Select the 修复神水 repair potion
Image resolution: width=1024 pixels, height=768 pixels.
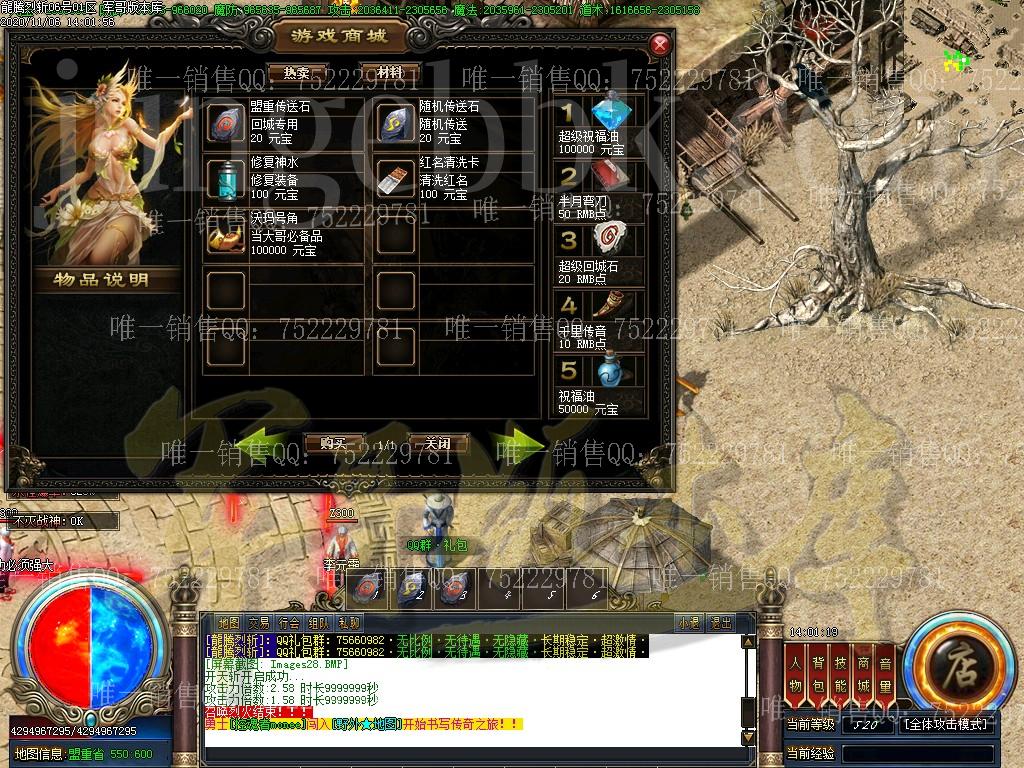[225, 179]
